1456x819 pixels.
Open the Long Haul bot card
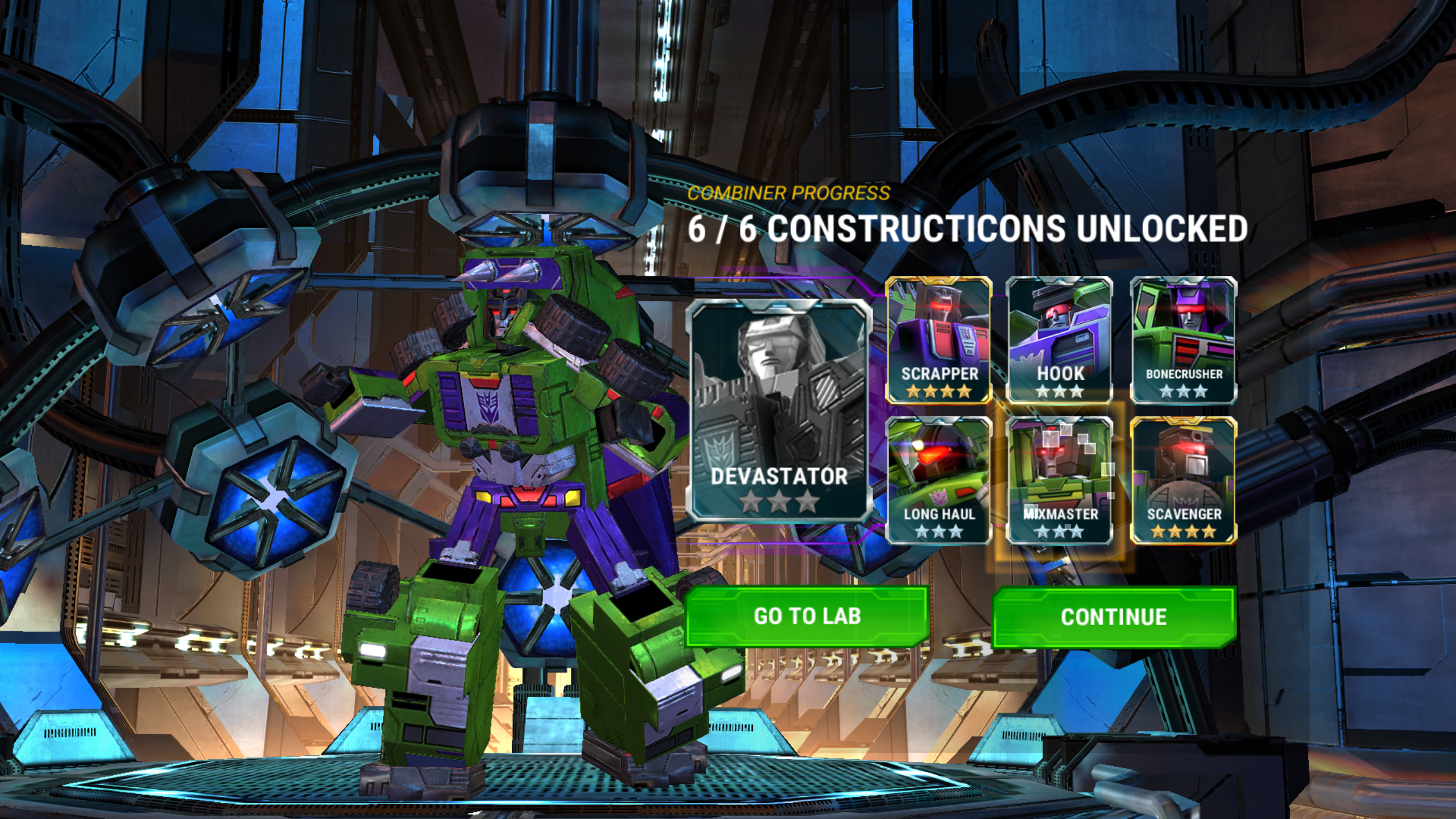click(939, 481)
